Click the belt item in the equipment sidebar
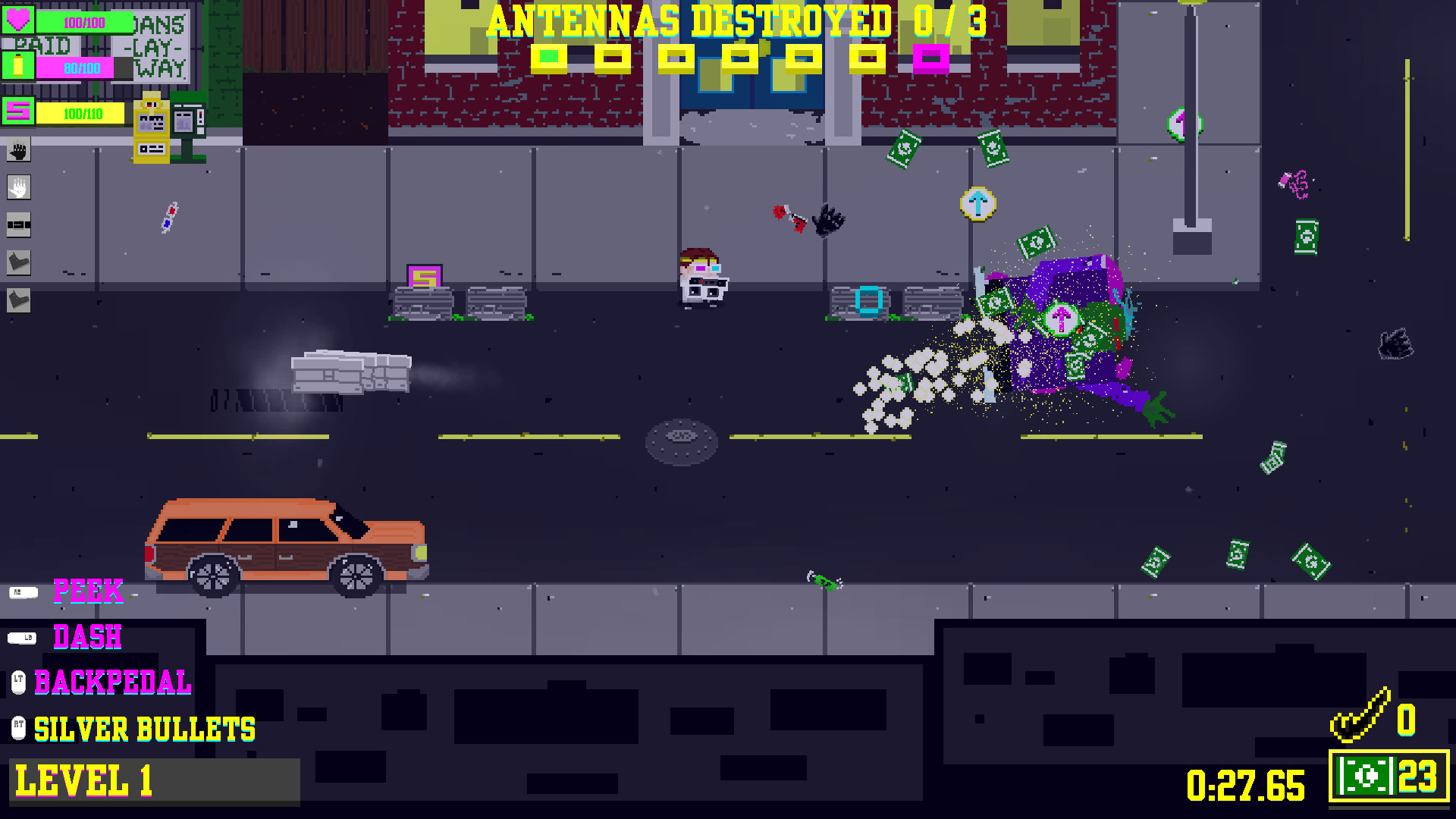The height and width of the screenshot is (819, 1456). (x=17, y=225)
